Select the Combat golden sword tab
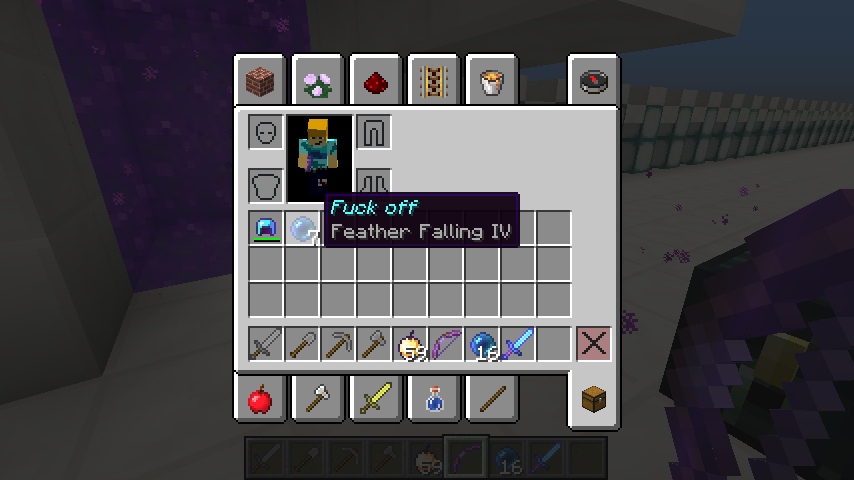The height and width of the screenshot is (480, 854). [x=376, y=399]
